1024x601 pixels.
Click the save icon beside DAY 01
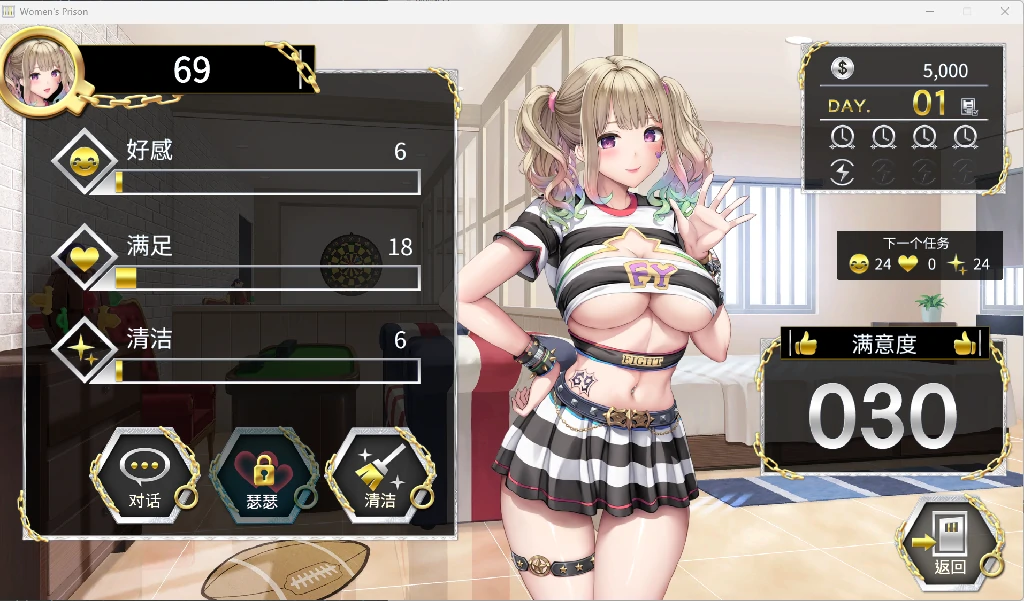968,104
